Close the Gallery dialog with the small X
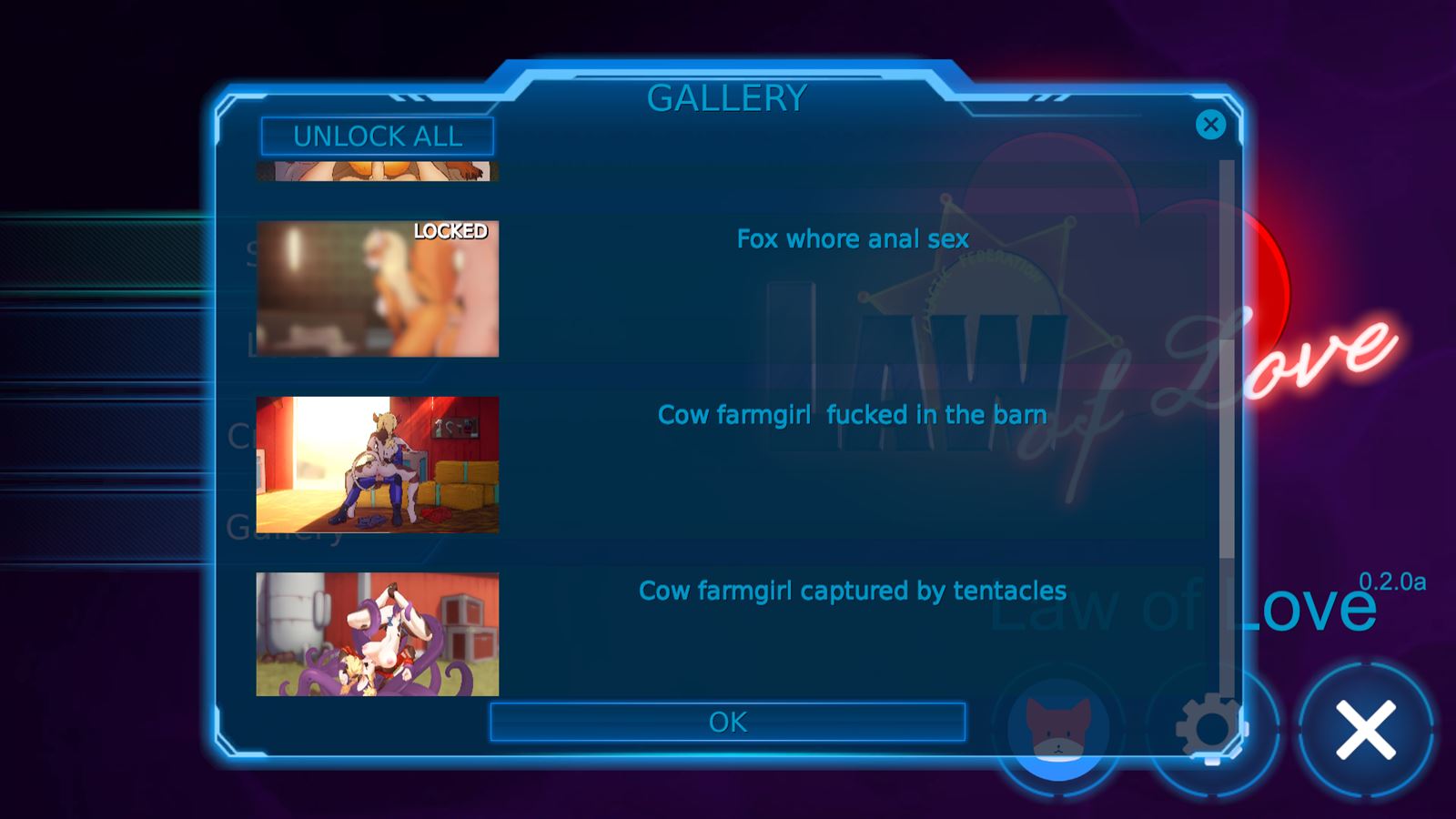 [1210, 126]
